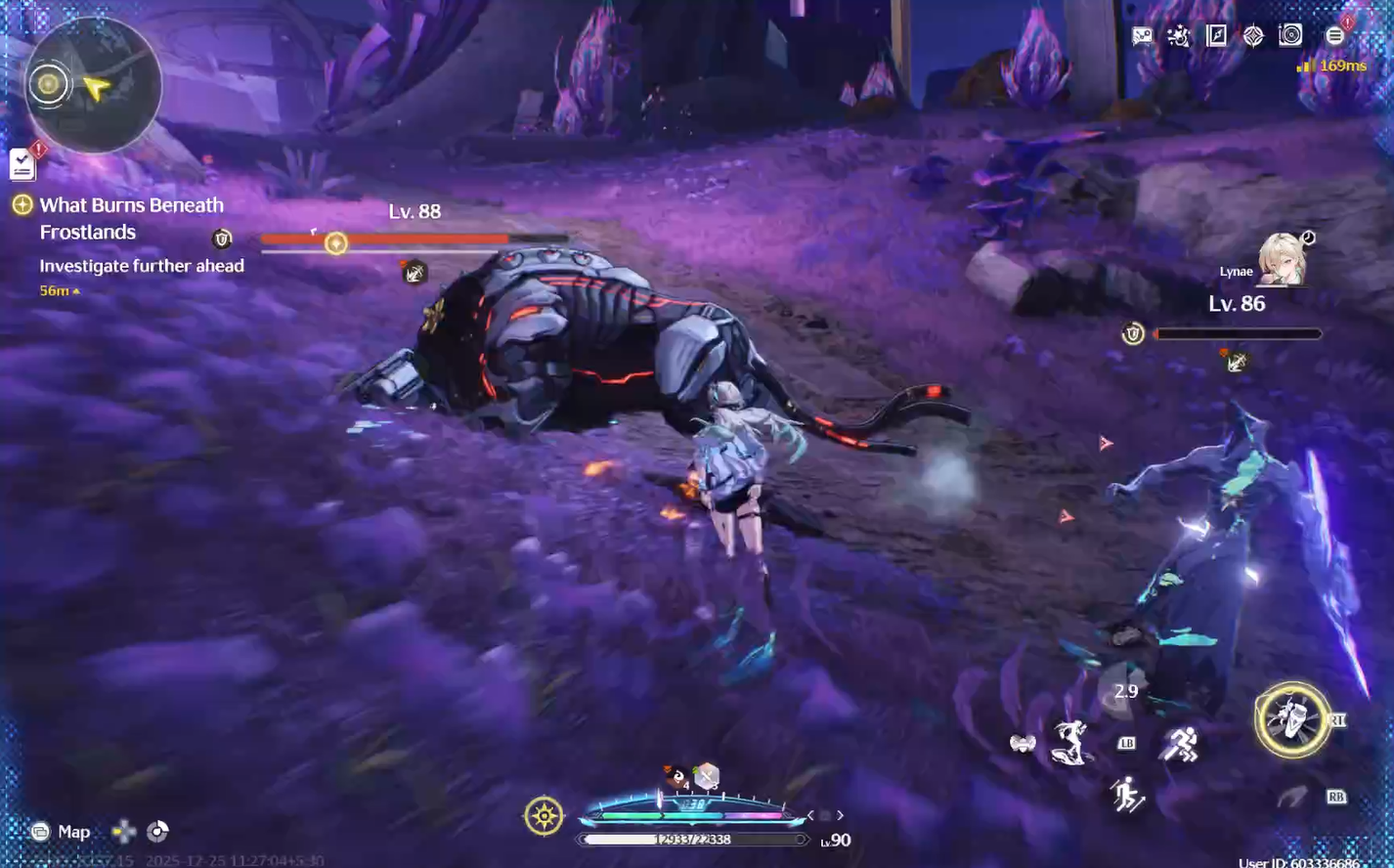Activate the surfing figure skill icon
This screenshot has width=1394, height=868.
click(1072, 742)
